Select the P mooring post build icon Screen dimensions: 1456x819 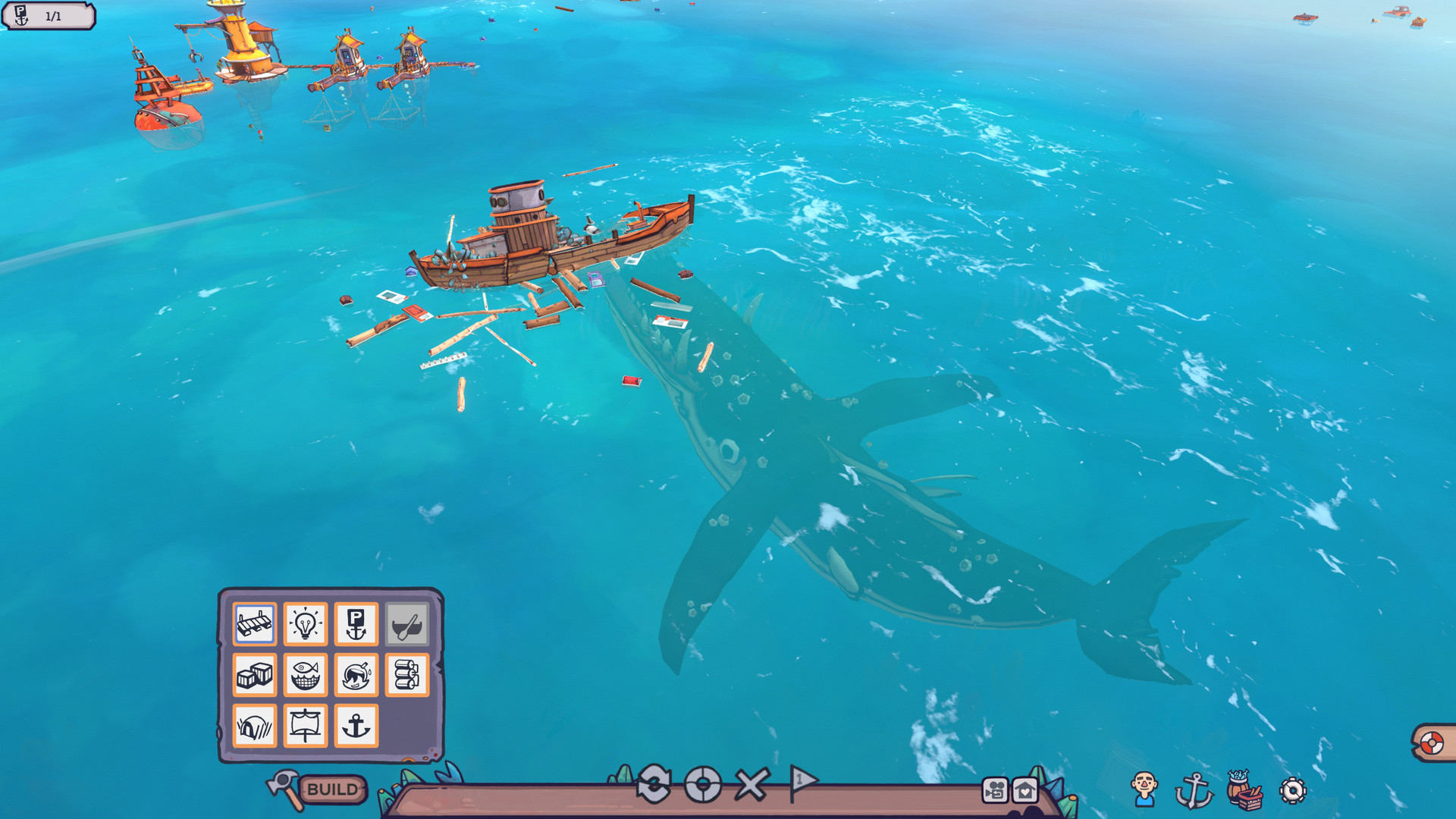(x=355, y=625)
